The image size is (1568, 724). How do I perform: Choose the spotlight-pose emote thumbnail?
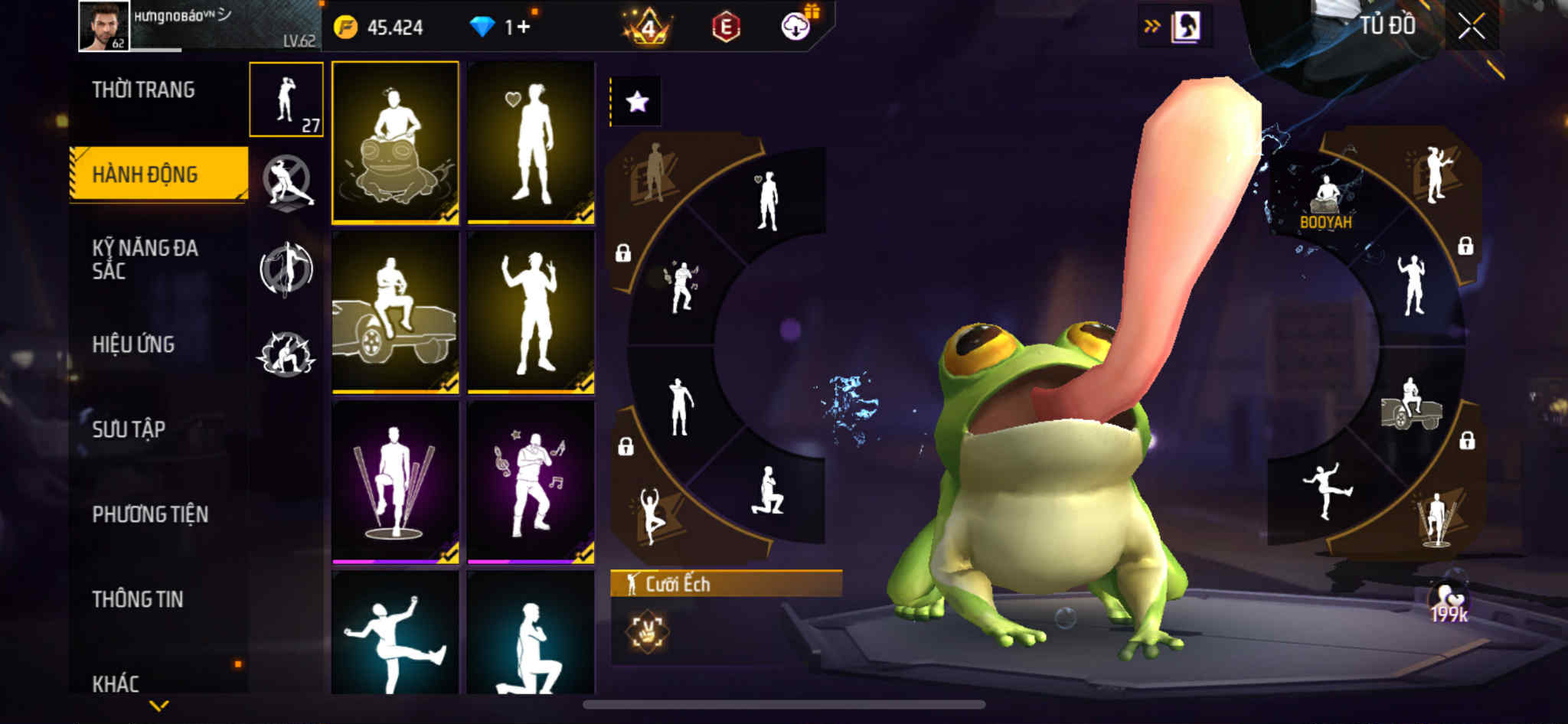(395, 482)
